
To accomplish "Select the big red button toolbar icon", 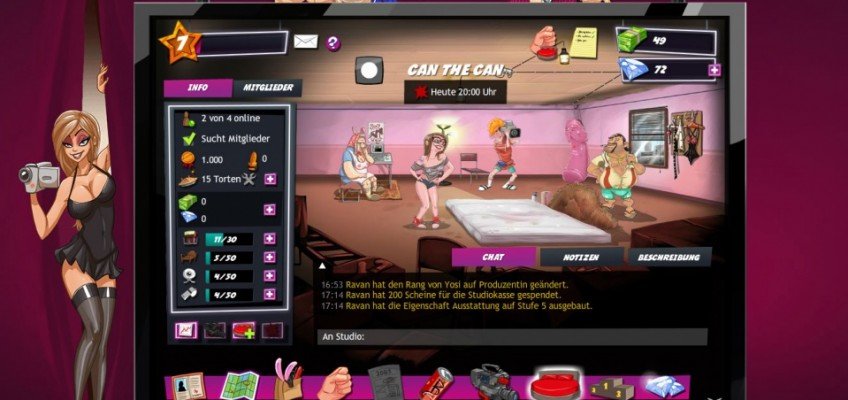I will [553, 384].
